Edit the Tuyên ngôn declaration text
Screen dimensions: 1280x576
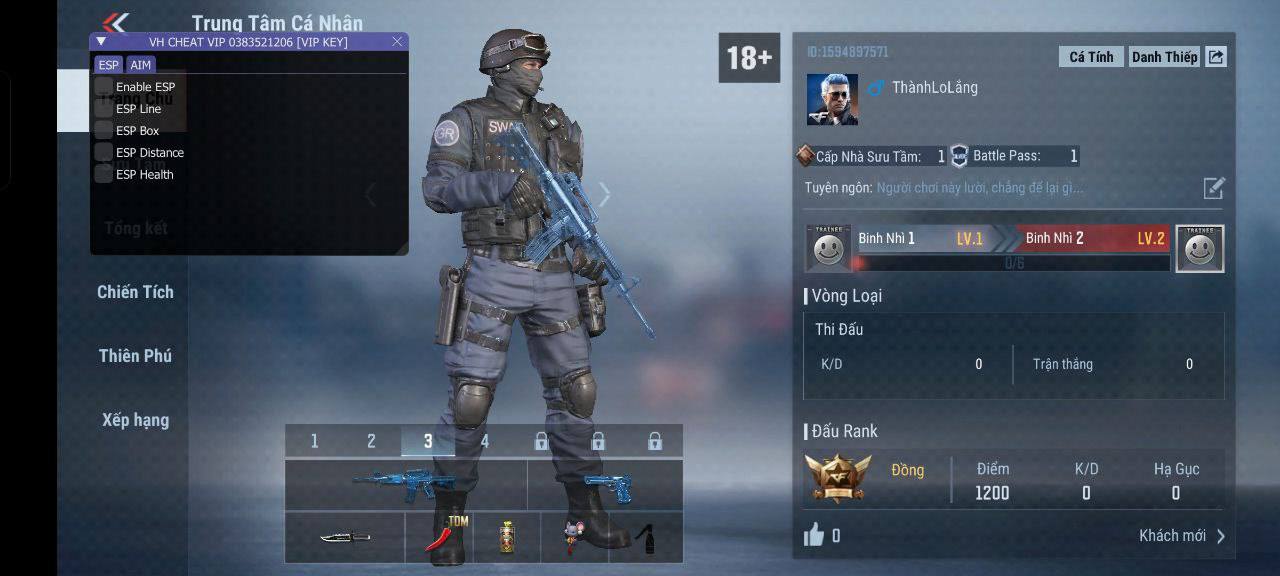1213,188
